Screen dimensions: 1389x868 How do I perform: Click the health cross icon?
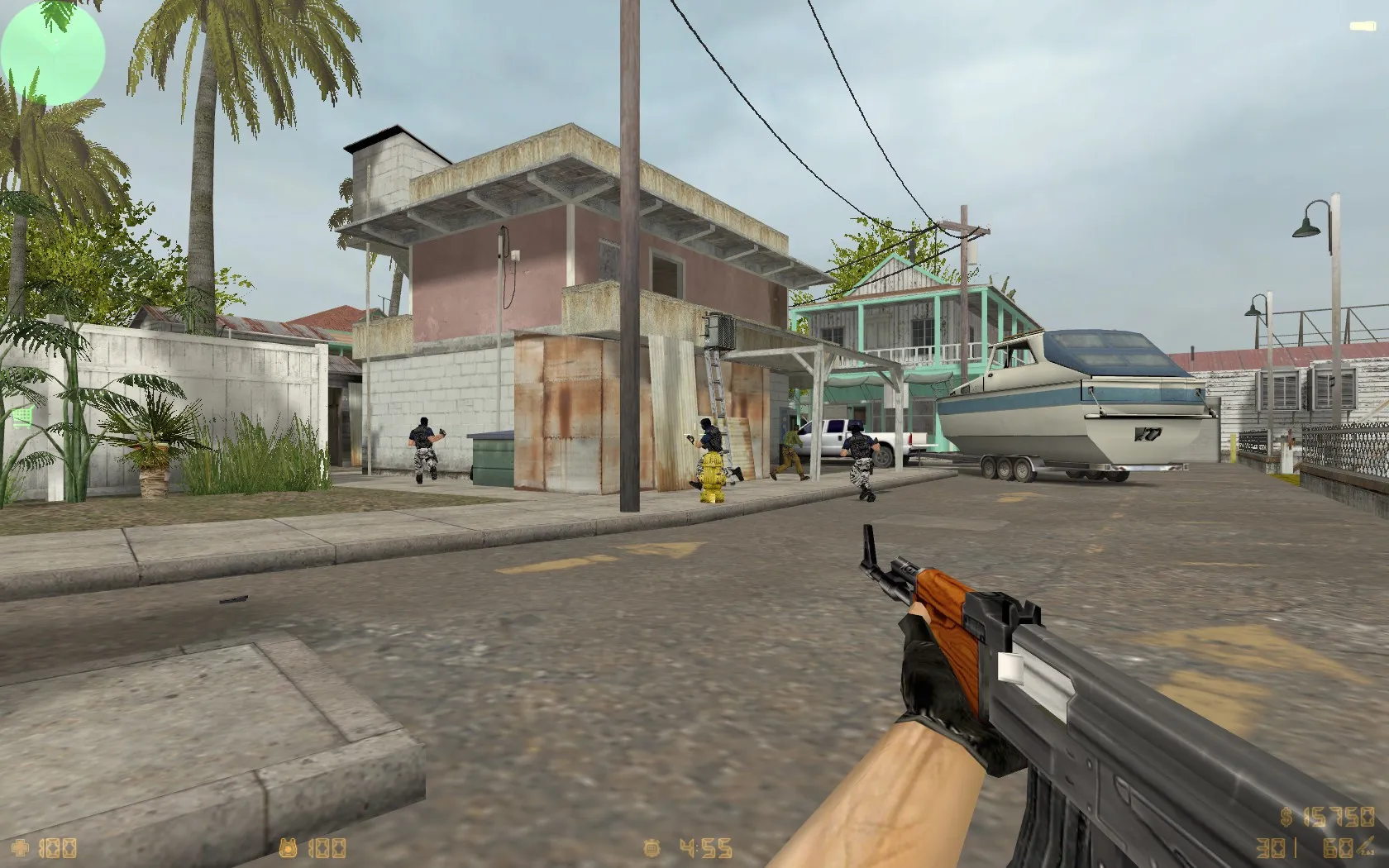[x=21, y=848]
